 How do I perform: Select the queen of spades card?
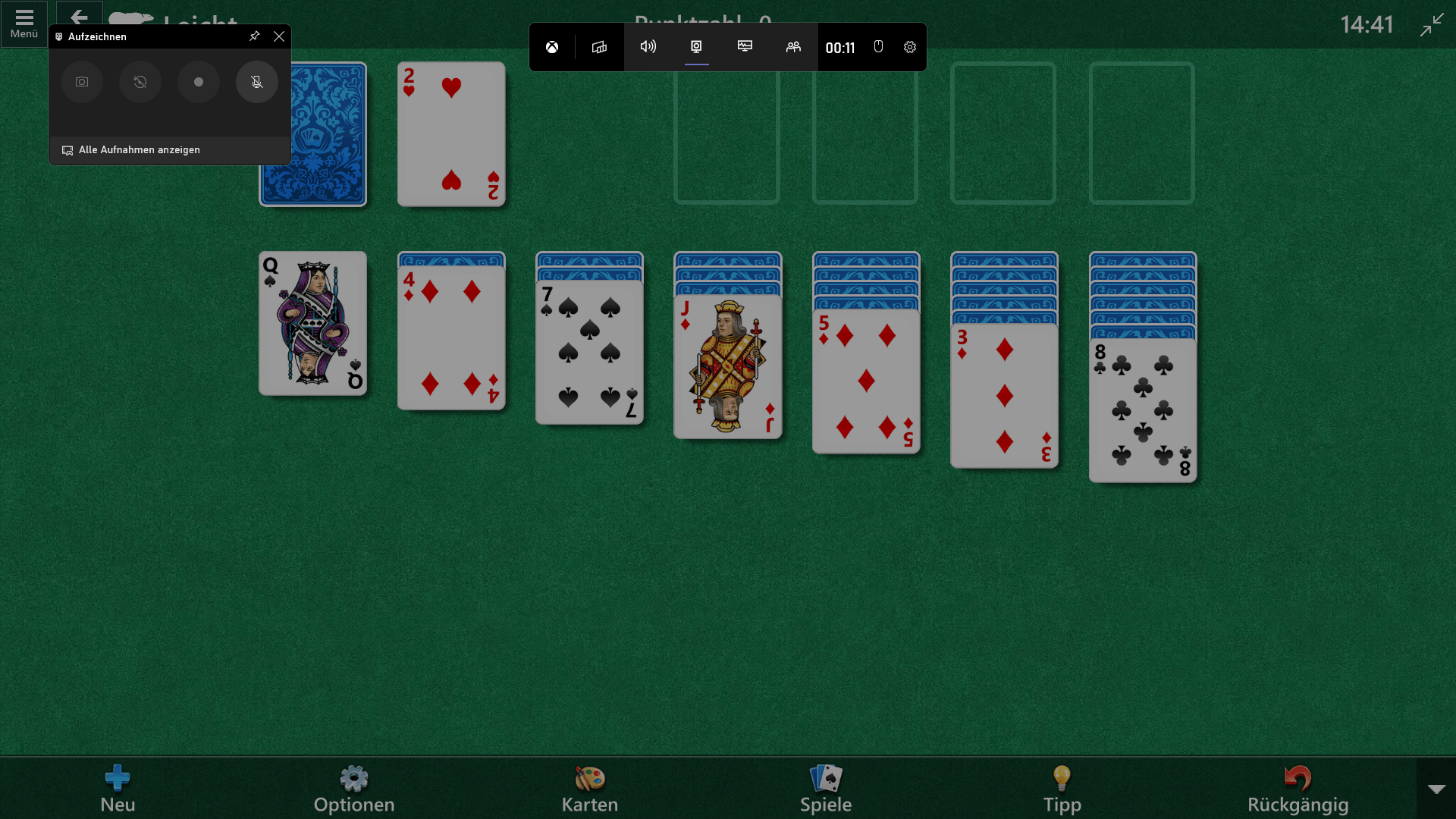pos(312,324)
